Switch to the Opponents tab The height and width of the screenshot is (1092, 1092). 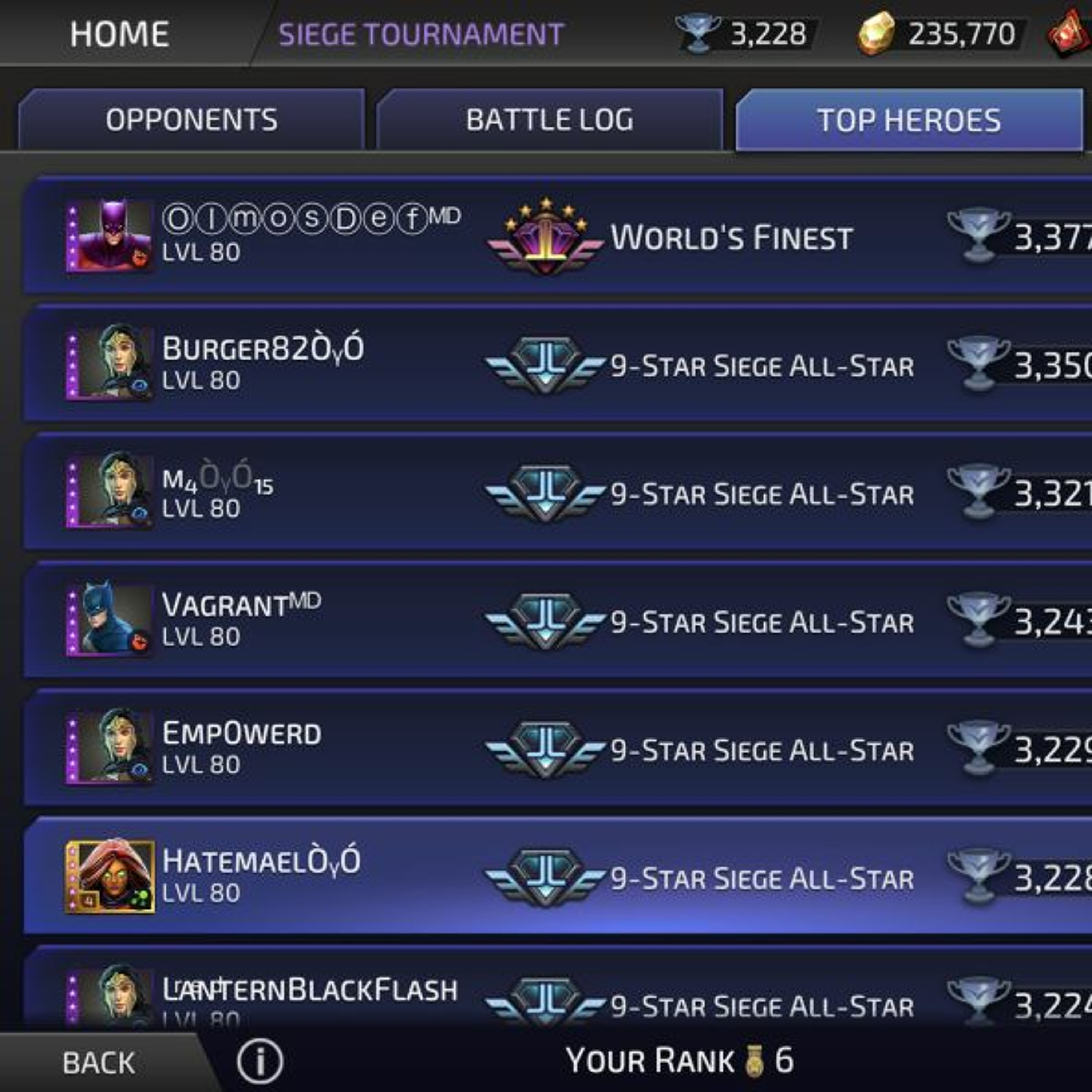tap(191, 120)
